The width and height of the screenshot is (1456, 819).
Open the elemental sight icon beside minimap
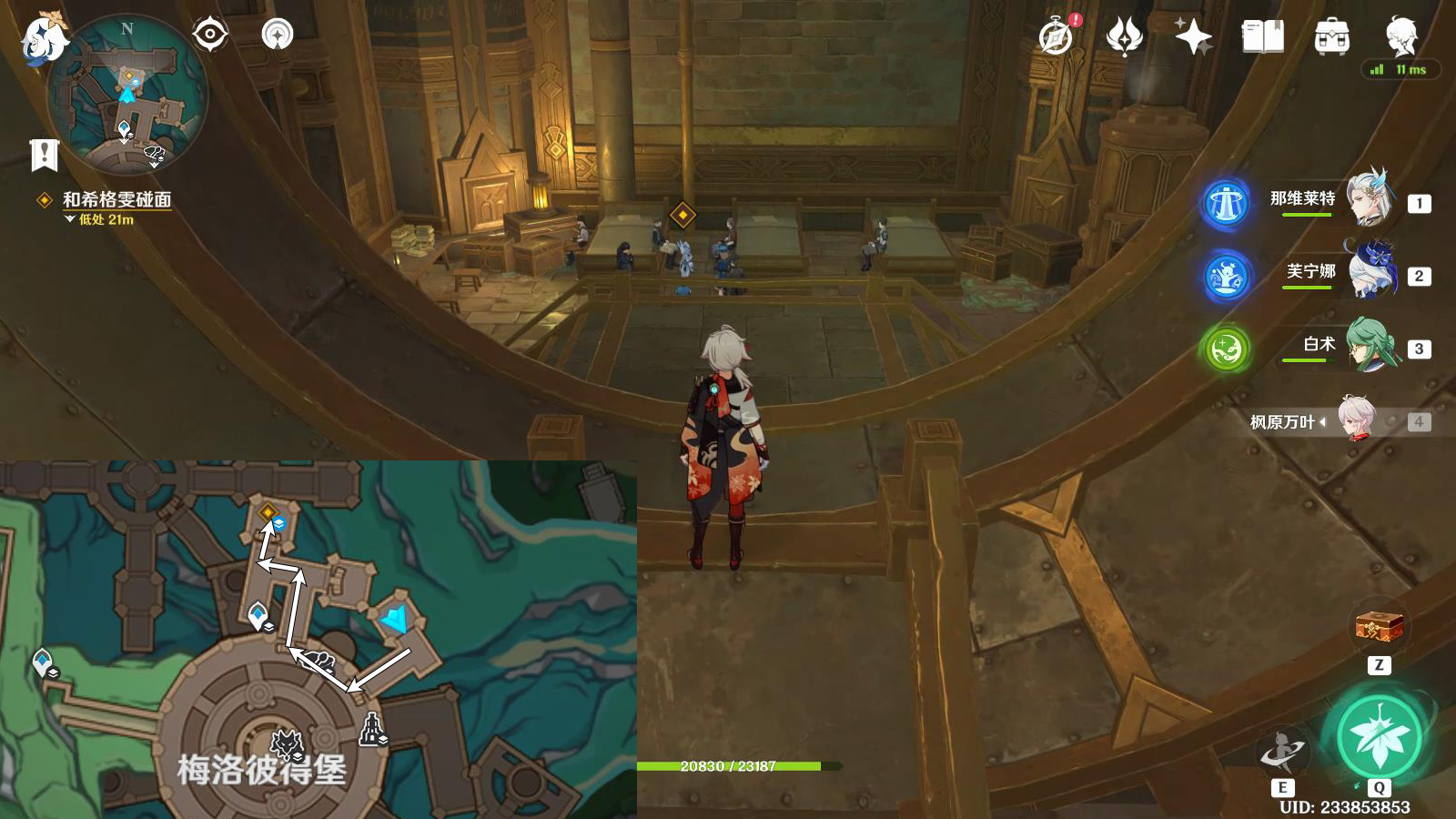point(278,35)
